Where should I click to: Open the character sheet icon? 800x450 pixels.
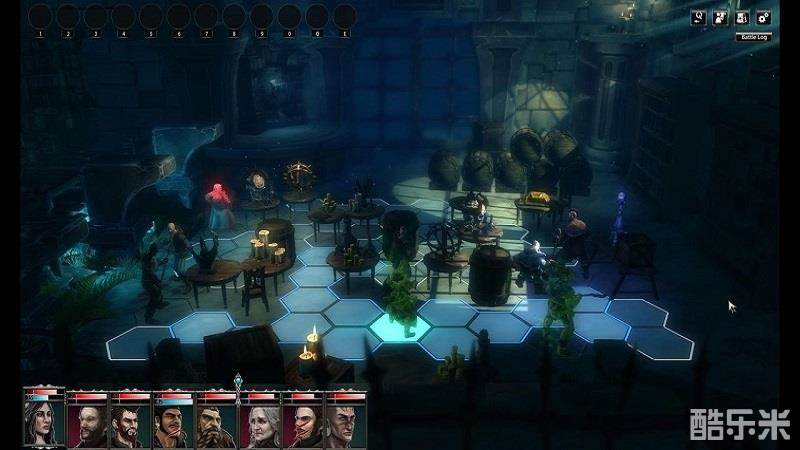[721, 17]
